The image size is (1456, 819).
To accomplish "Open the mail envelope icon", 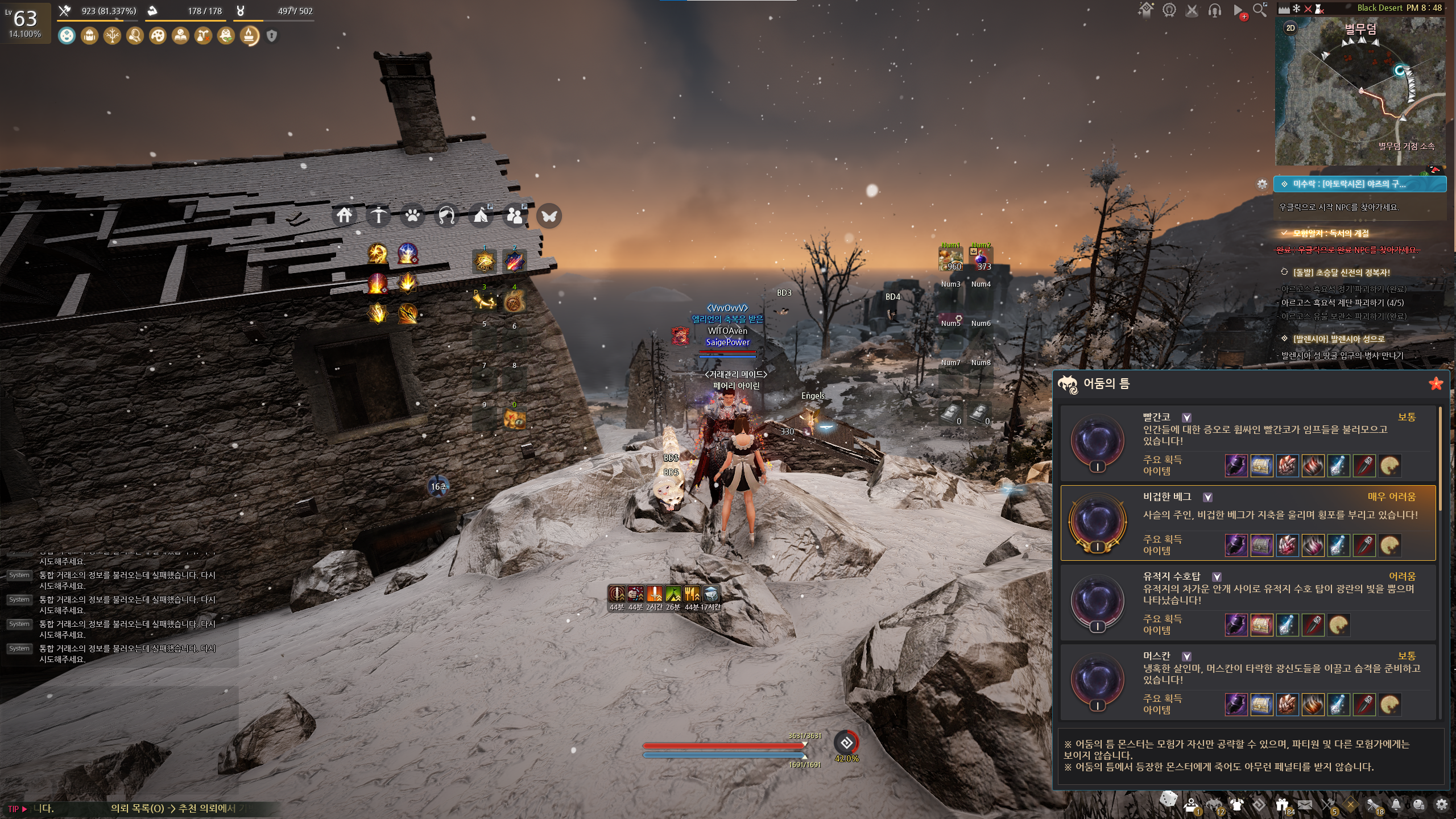I will click(x=1305, y=805).
